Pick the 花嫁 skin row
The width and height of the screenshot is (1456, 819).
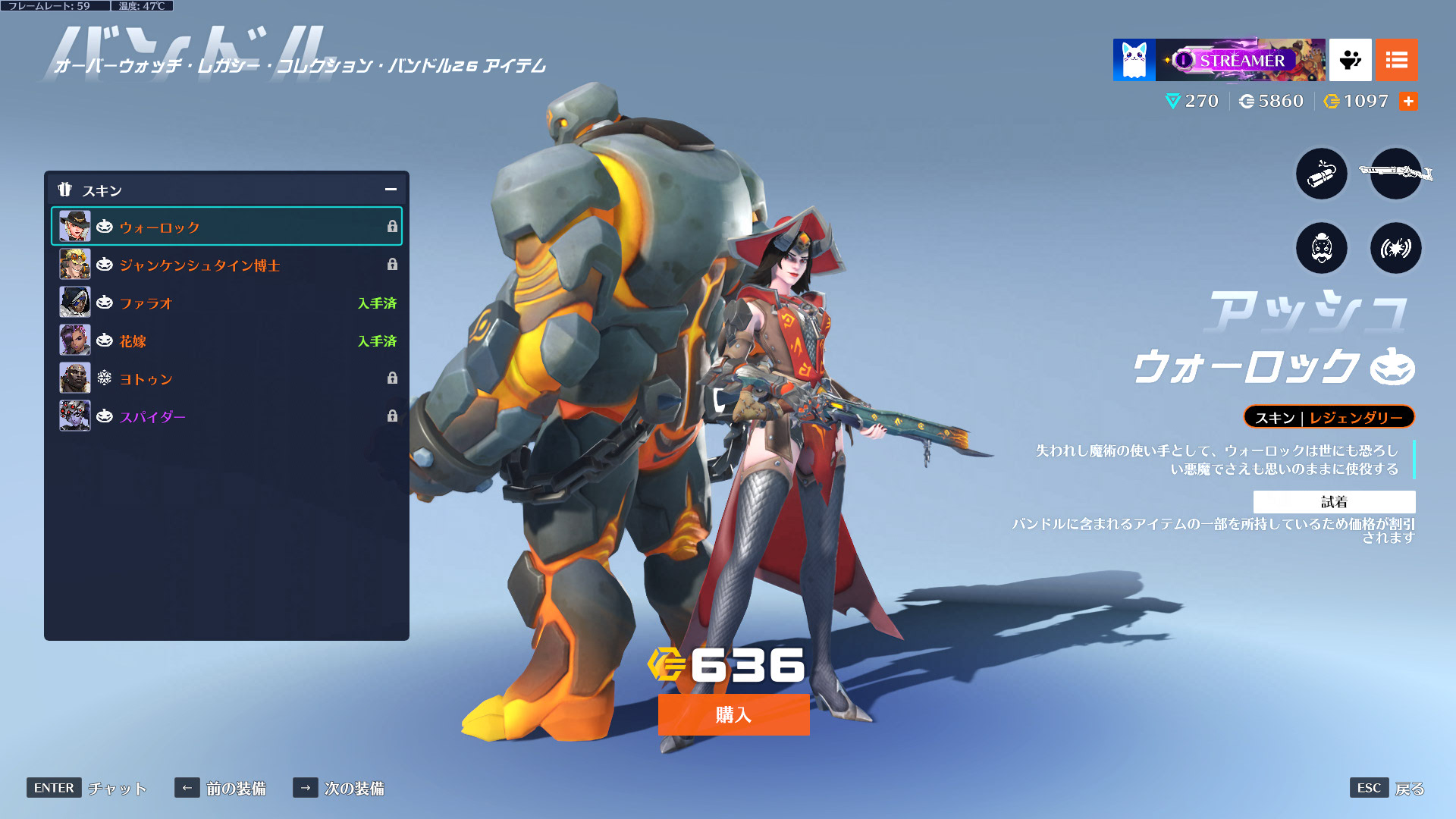pyautogui.click(x=226, y=340)
